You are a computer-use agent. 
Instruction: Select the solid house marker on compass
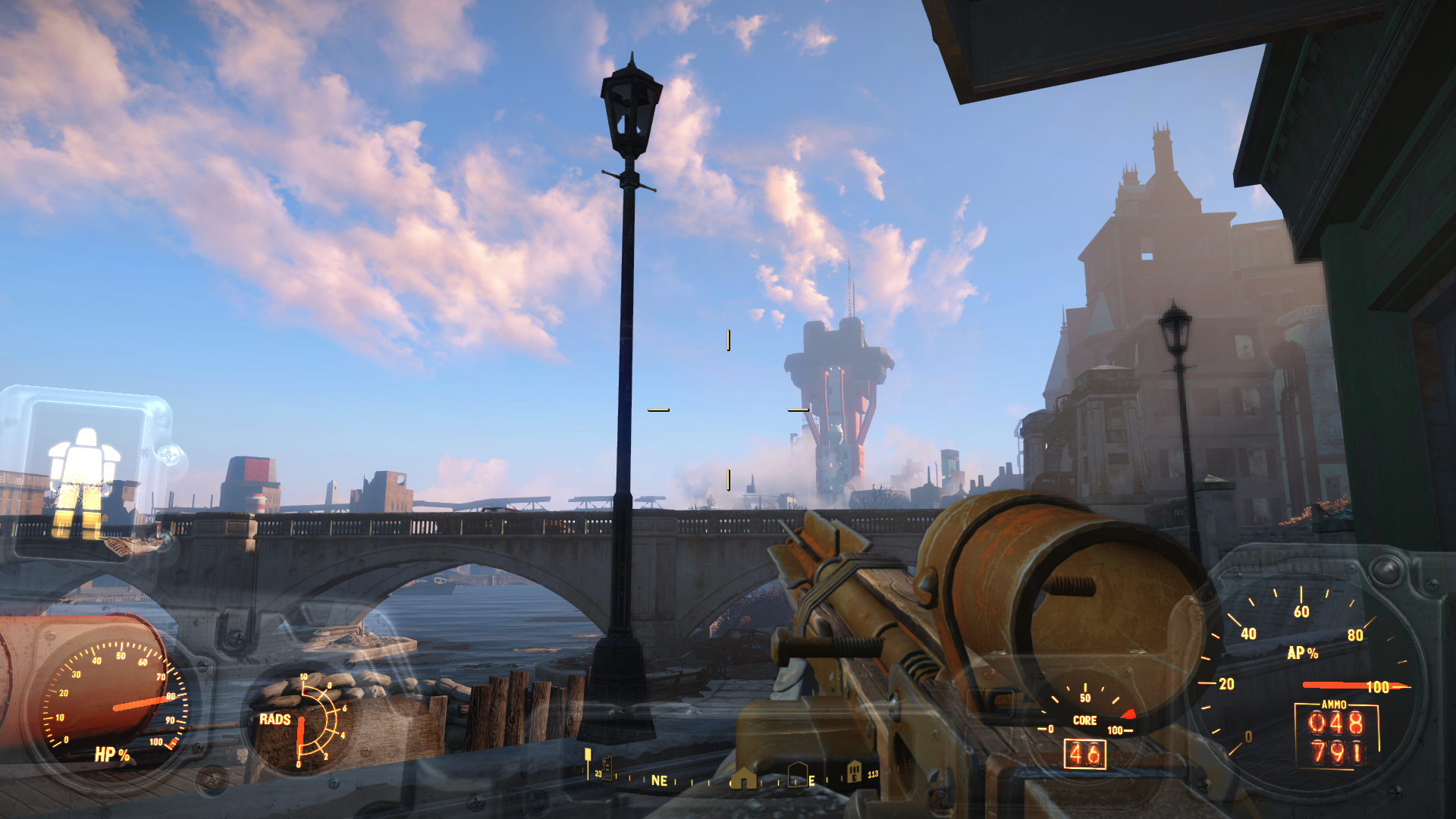click(x=743, y=778)
